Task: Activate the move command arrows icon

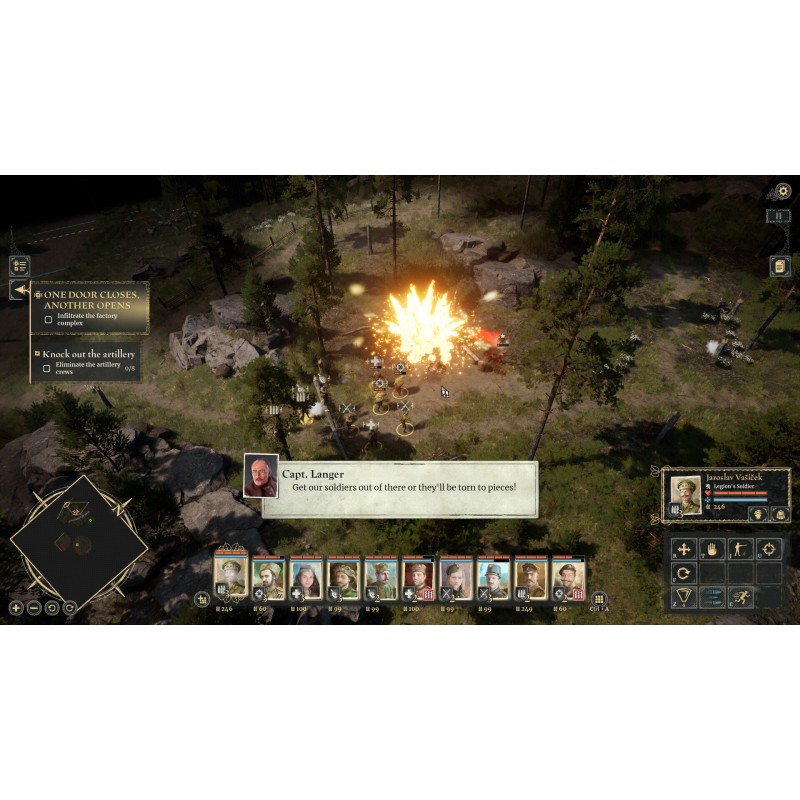Action: pyautogui.click(x=684, y=548)
